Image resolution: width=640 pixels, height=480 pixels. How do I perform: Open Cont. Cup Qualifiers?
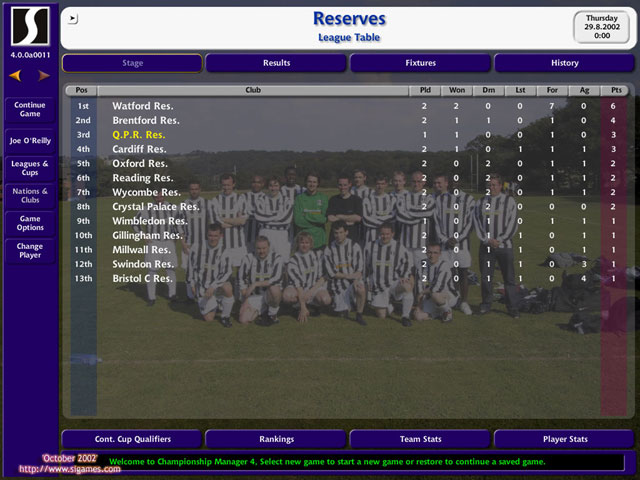click(x=132, y=439)
